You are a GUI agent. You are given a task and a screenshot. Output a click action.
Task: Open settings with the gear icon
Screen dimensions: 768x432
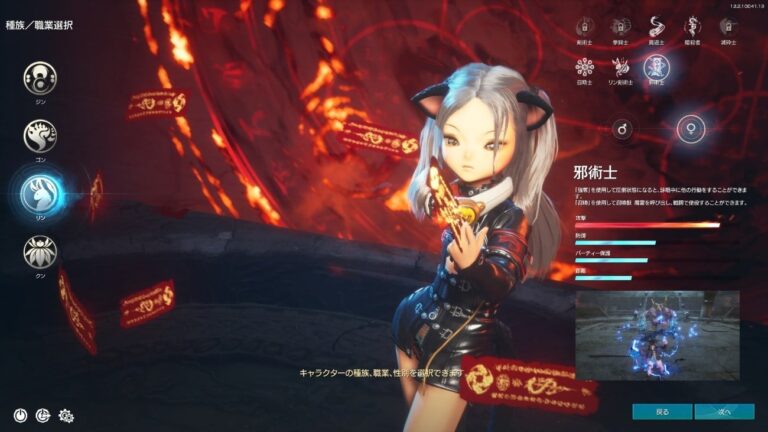(67, 414)
